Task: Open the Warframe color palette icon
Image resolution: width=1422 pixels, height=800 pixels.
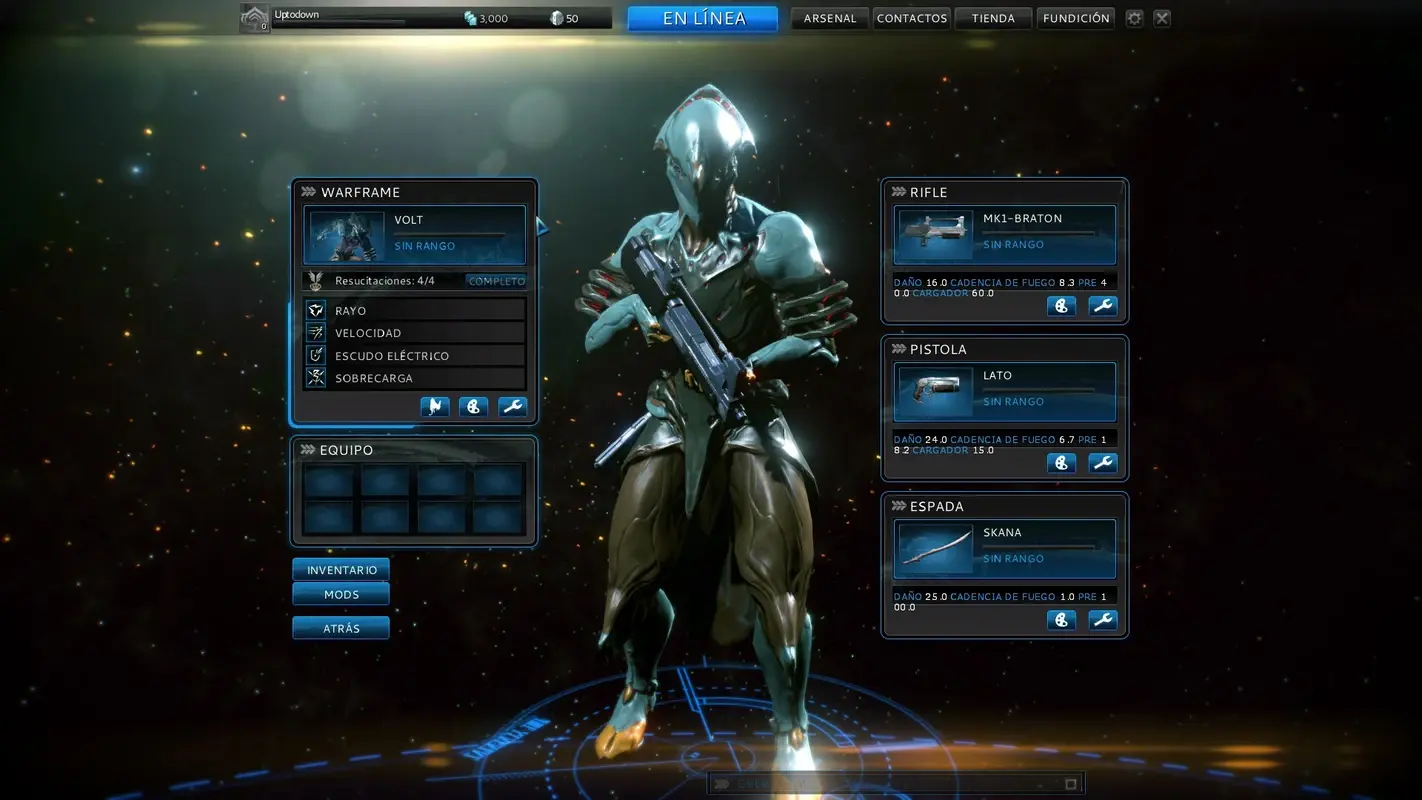Action: coord(473,407)
